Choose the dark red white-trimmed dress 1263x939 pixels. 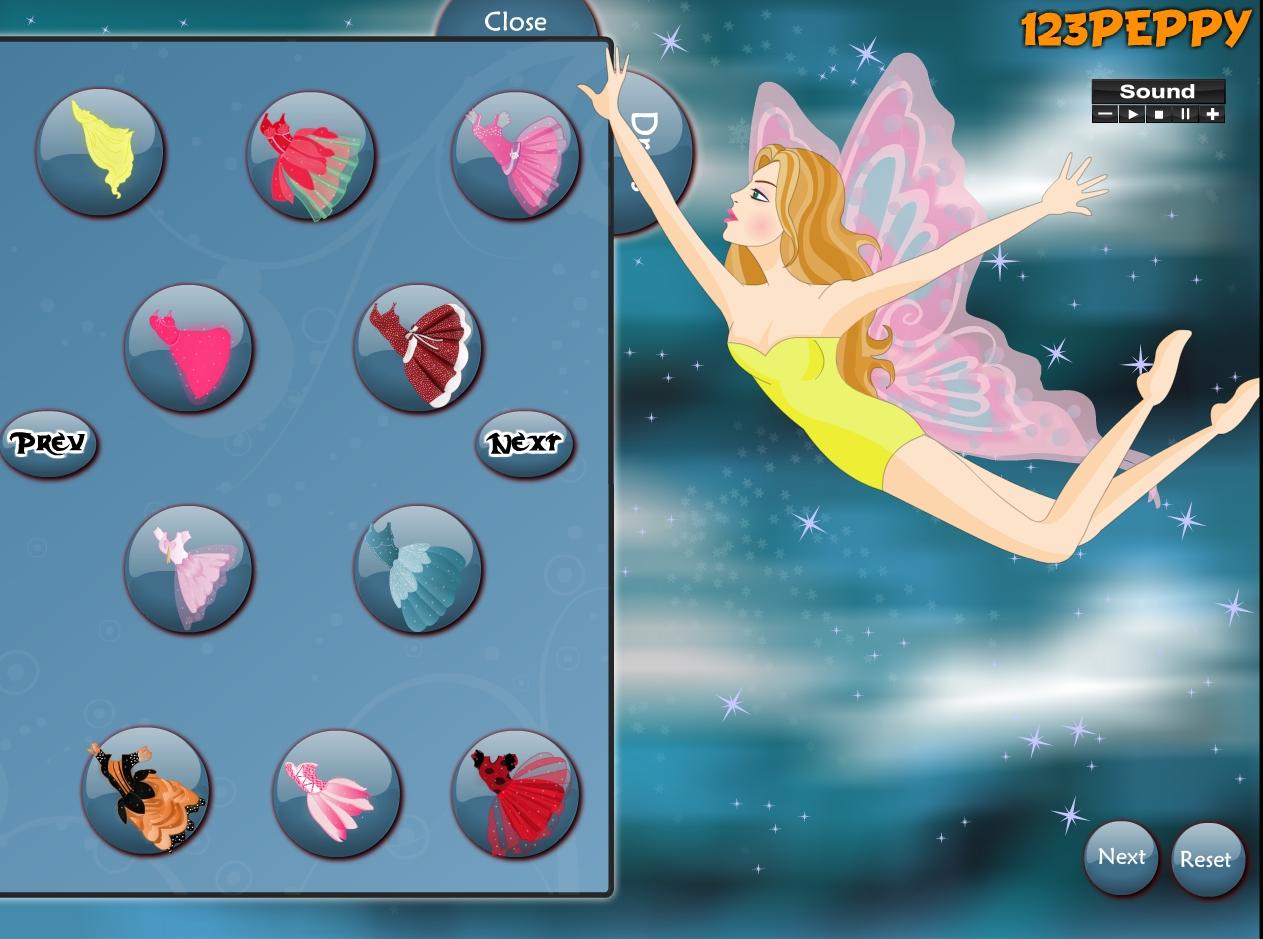coord(418,347)
